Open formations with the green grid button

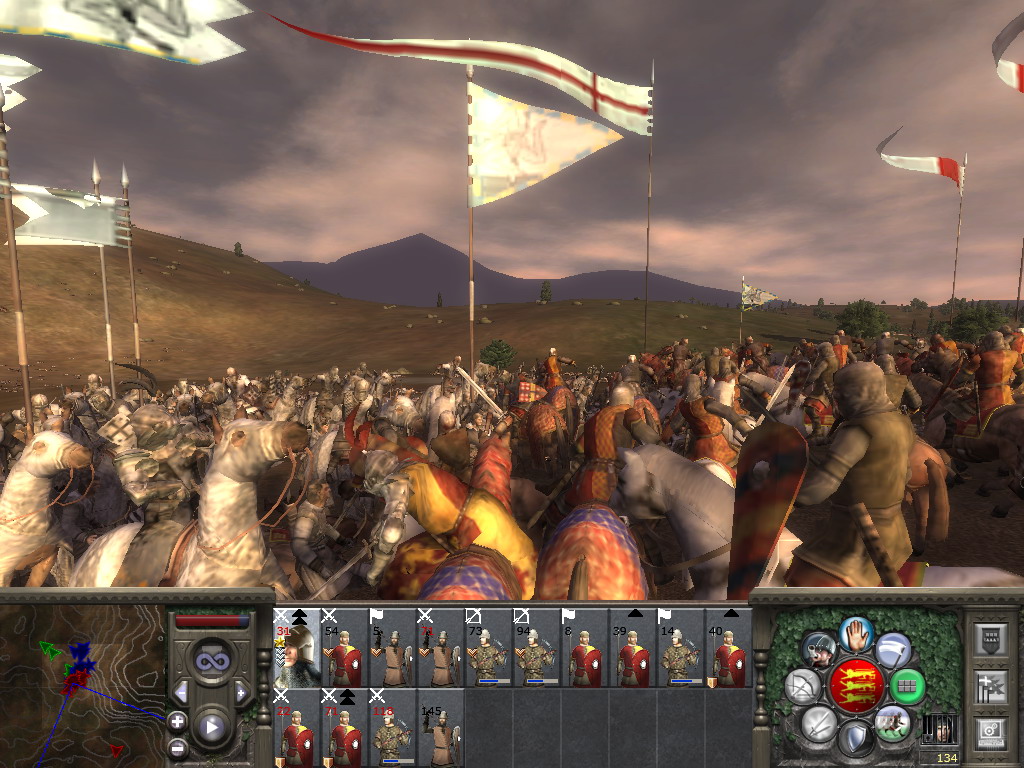click(x=907, y=686)
